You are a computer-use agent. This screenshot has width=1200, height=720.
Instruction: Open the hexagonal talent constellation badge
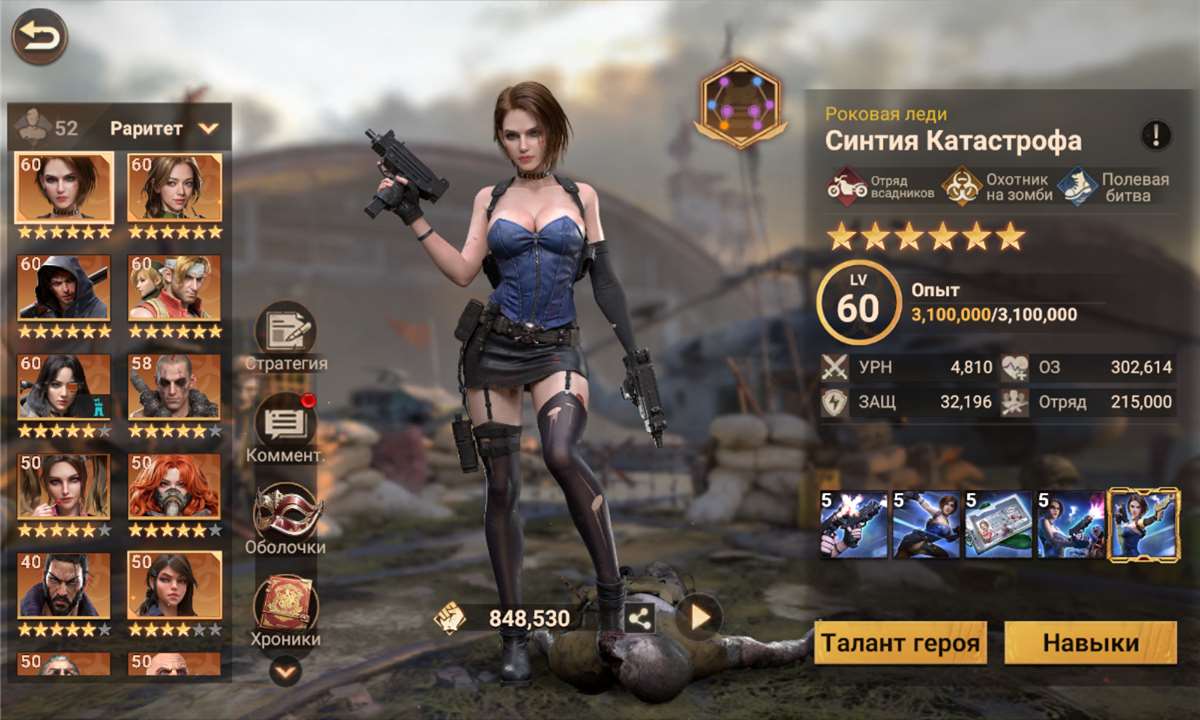[x=740, y=105]
